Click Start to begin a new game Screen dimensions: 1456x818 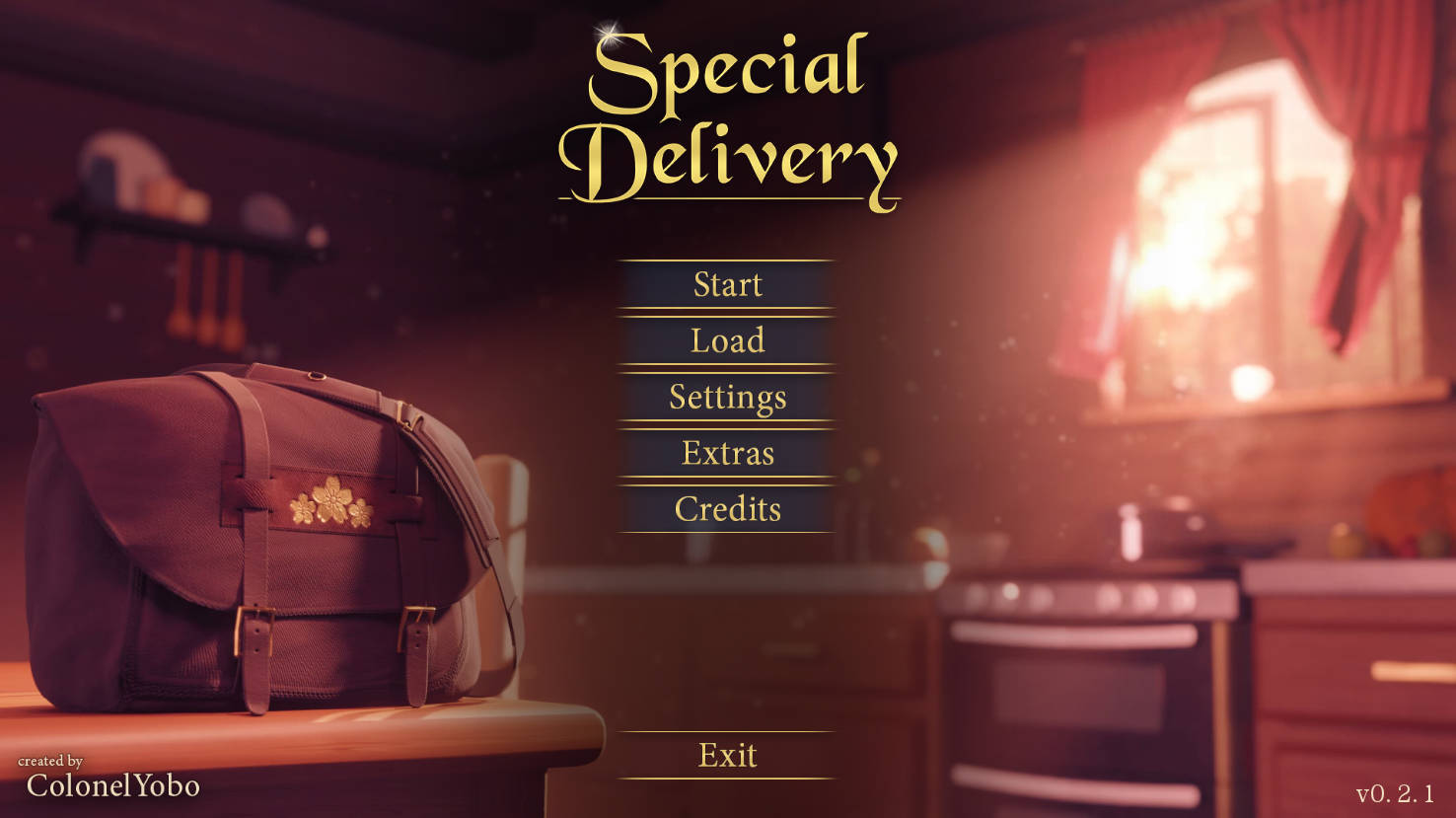pyautogui.click(x=727, y=285)
